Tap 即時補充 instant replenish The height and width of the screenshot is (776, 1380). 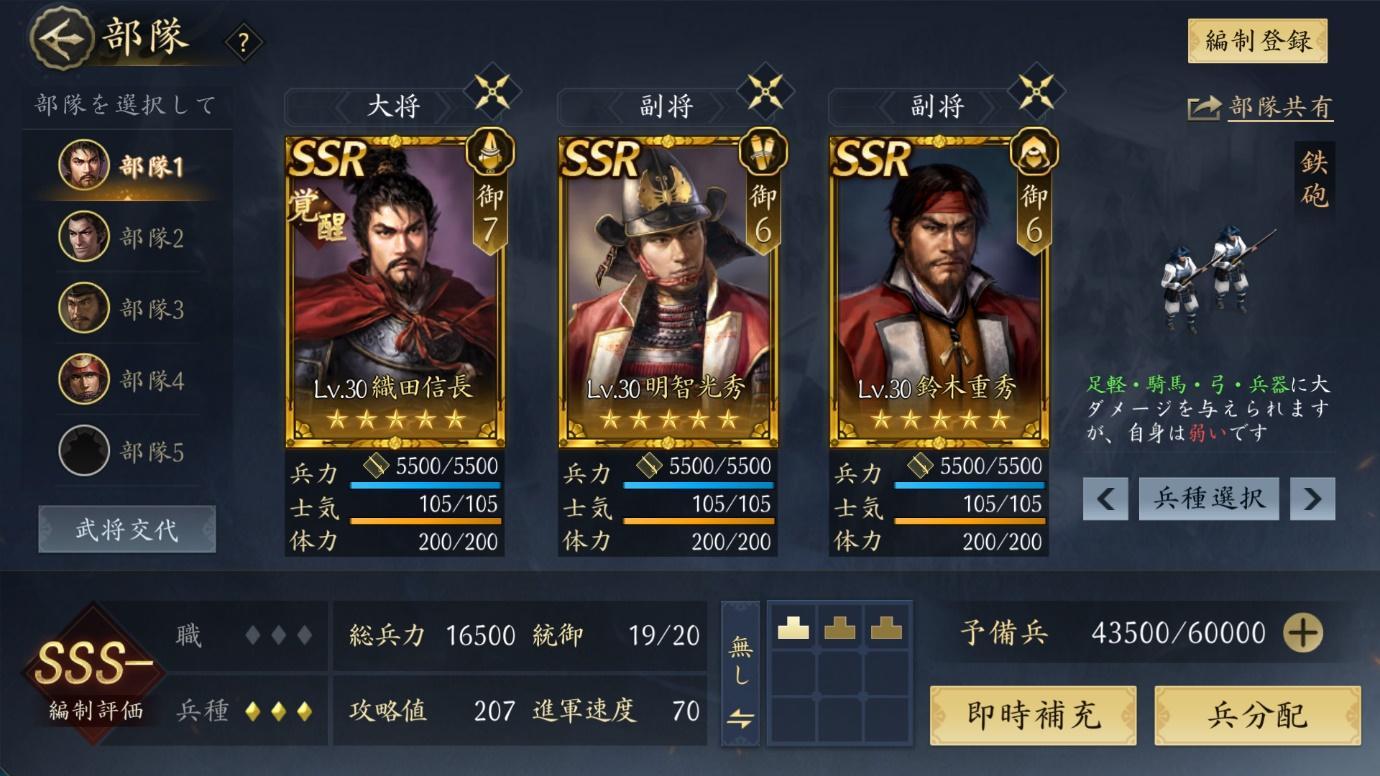click(1033, 715)
